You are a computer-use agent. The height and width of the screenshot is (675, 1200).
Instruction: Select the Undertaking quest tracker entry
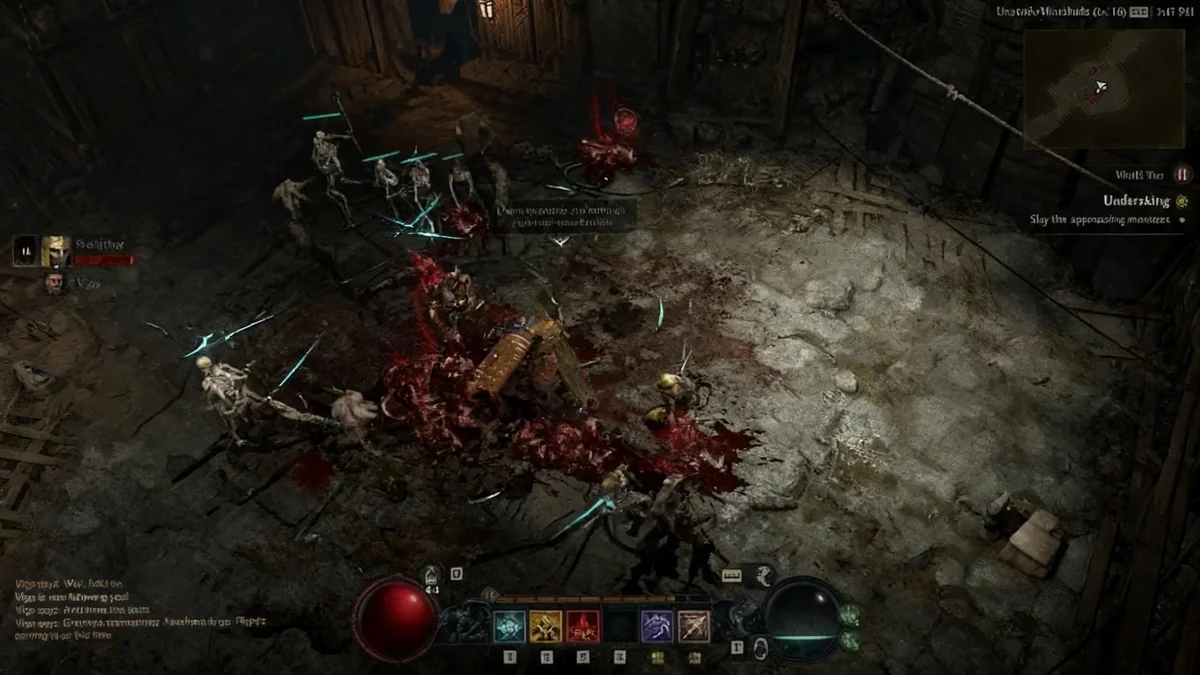(x=1135, y=201)
